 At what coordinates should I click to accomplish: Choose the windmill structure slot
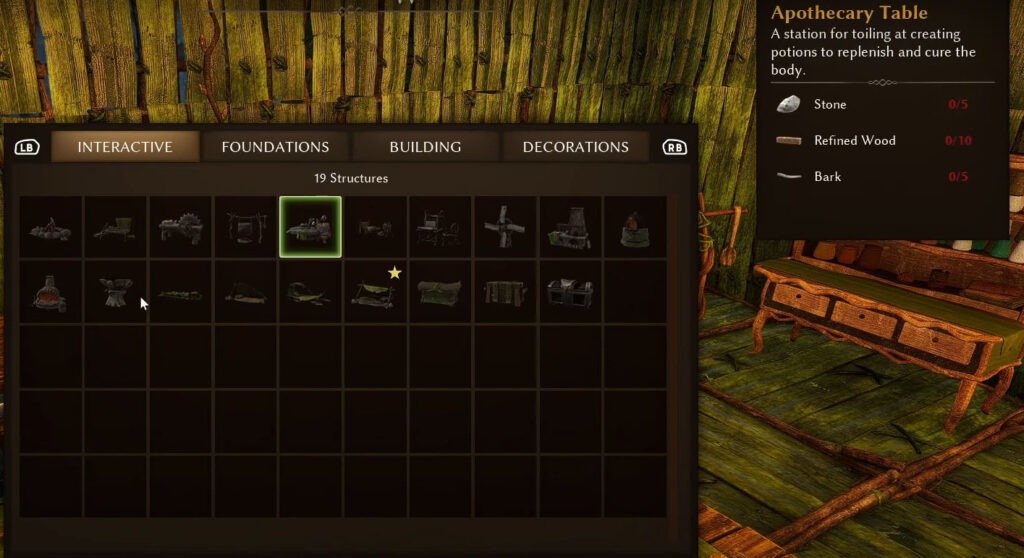click(x=505, y=228)
